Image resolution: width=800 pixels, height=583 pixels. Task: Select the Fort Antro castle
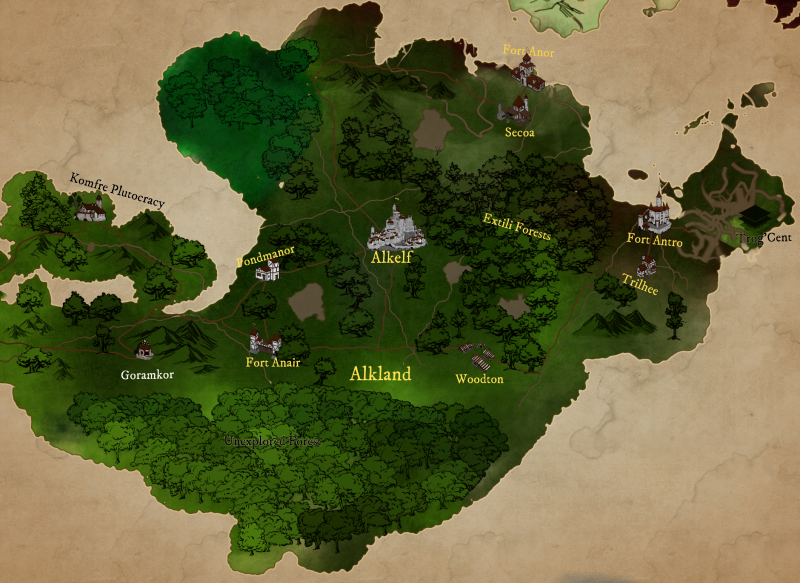tap(657, 212)
